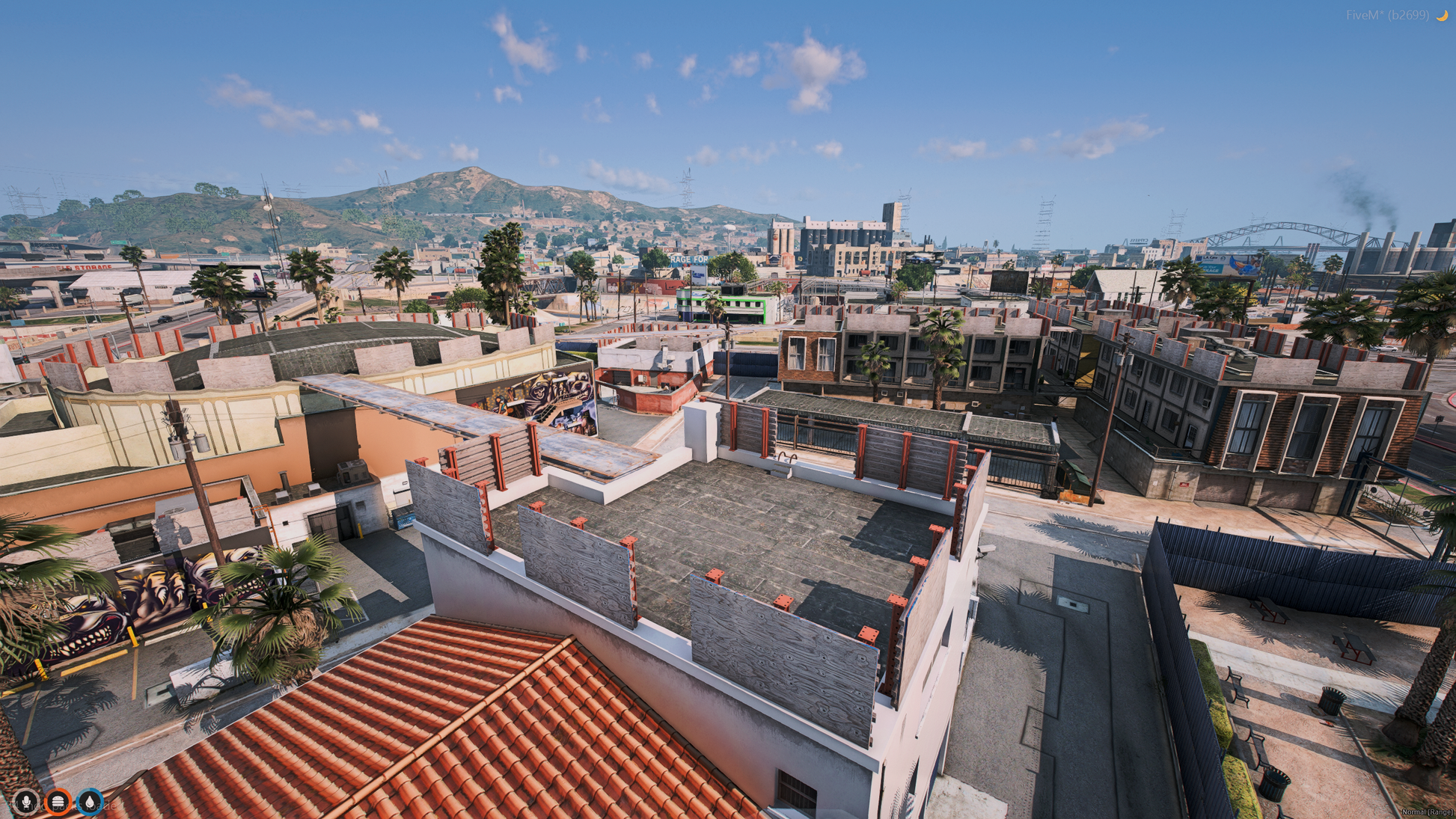Click the microphone voice status icon
Viewport: 1456px width, 819px height.
tap(26, 802)
